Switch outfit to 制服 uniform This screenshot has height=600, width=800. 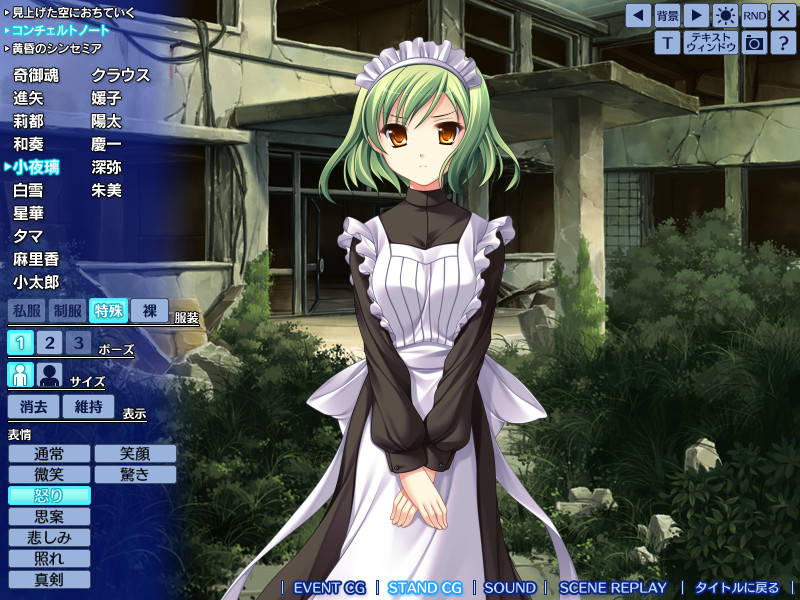click(x=68, y=311)
